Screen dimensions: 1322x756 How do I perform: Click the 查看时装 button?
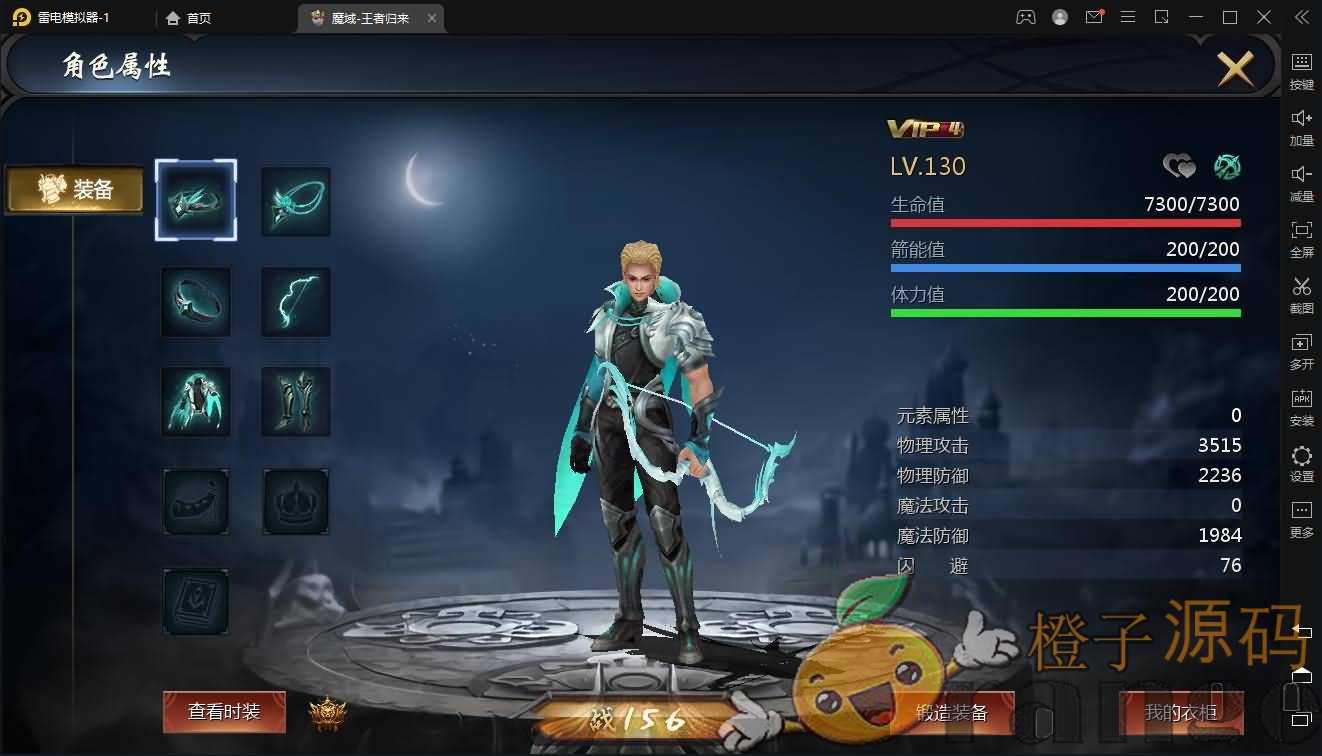tap(224, 712)
